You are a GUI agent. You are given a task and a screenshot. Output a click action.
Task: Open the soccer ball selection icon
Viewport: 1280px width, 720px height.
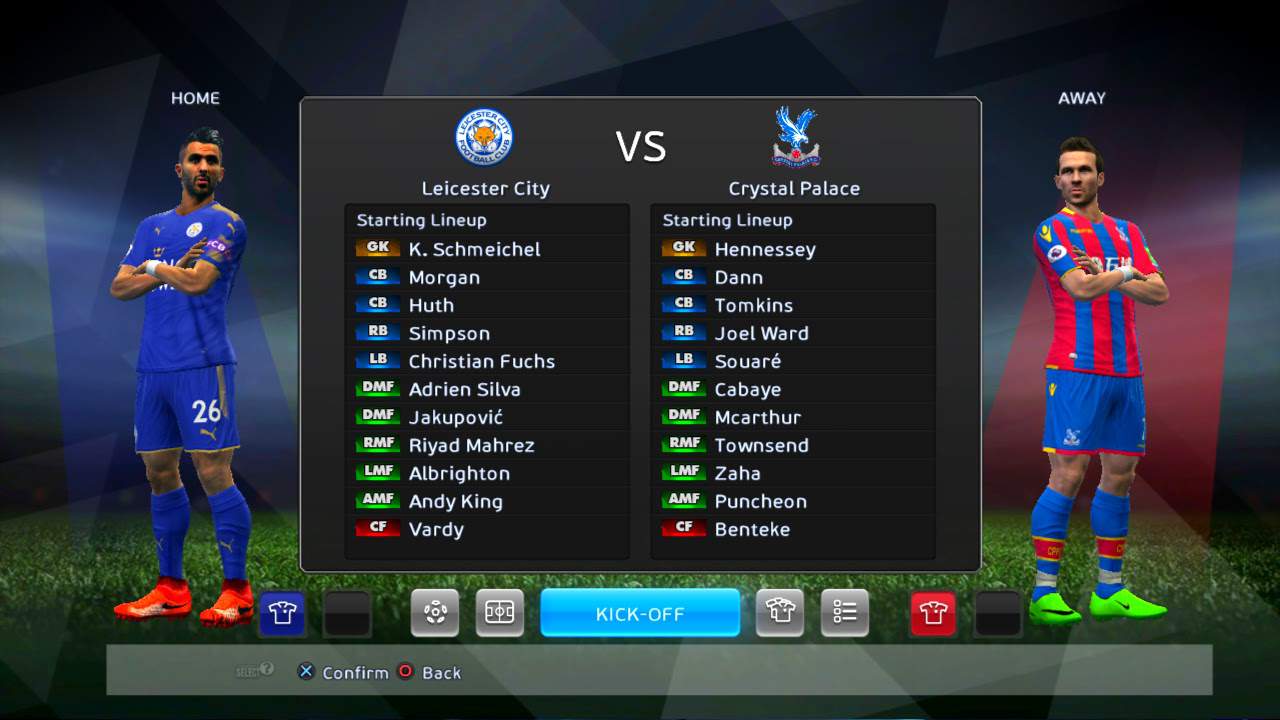tap(435, 613)
